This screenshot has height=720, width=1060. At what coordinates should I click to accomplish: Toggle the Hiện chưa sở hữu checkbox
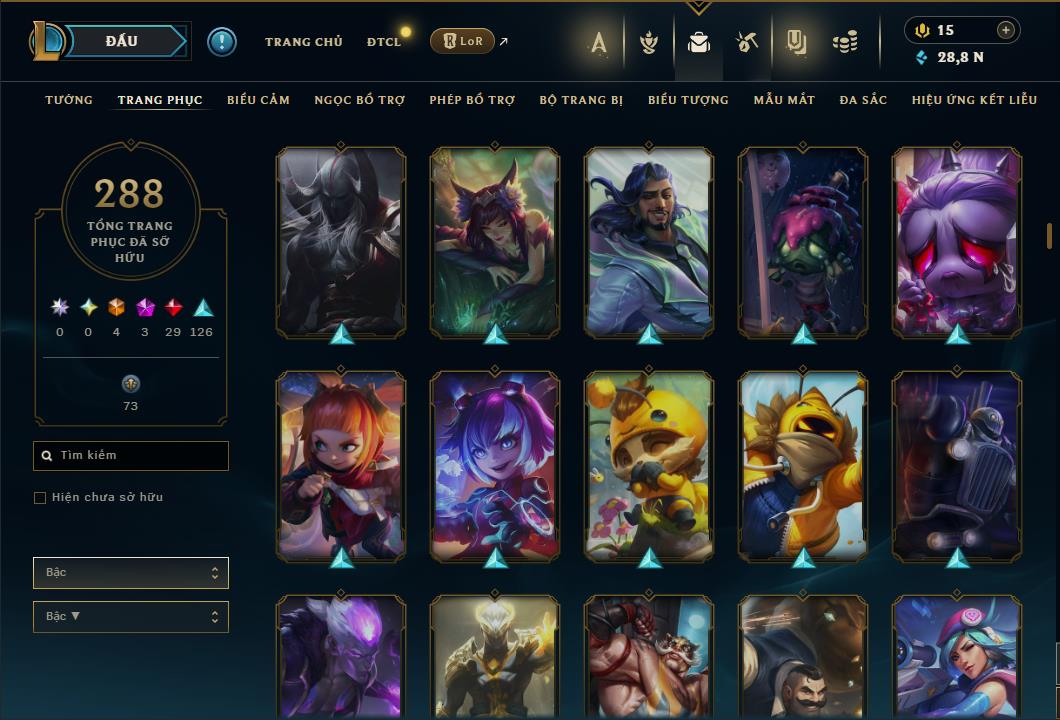click(x=40, y=498)
